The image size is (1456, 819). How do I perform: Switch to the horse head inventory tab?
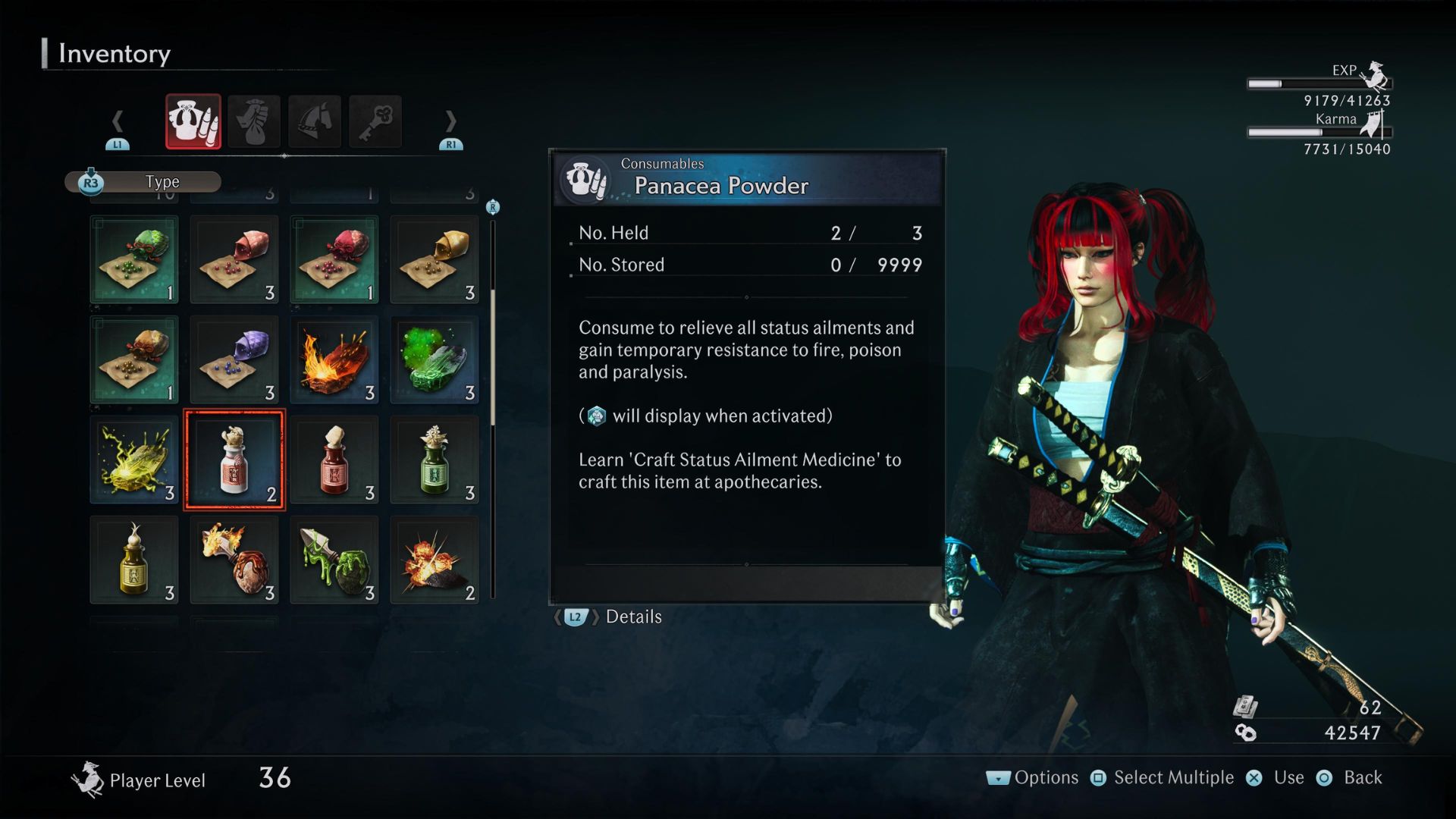click(315, 121)
